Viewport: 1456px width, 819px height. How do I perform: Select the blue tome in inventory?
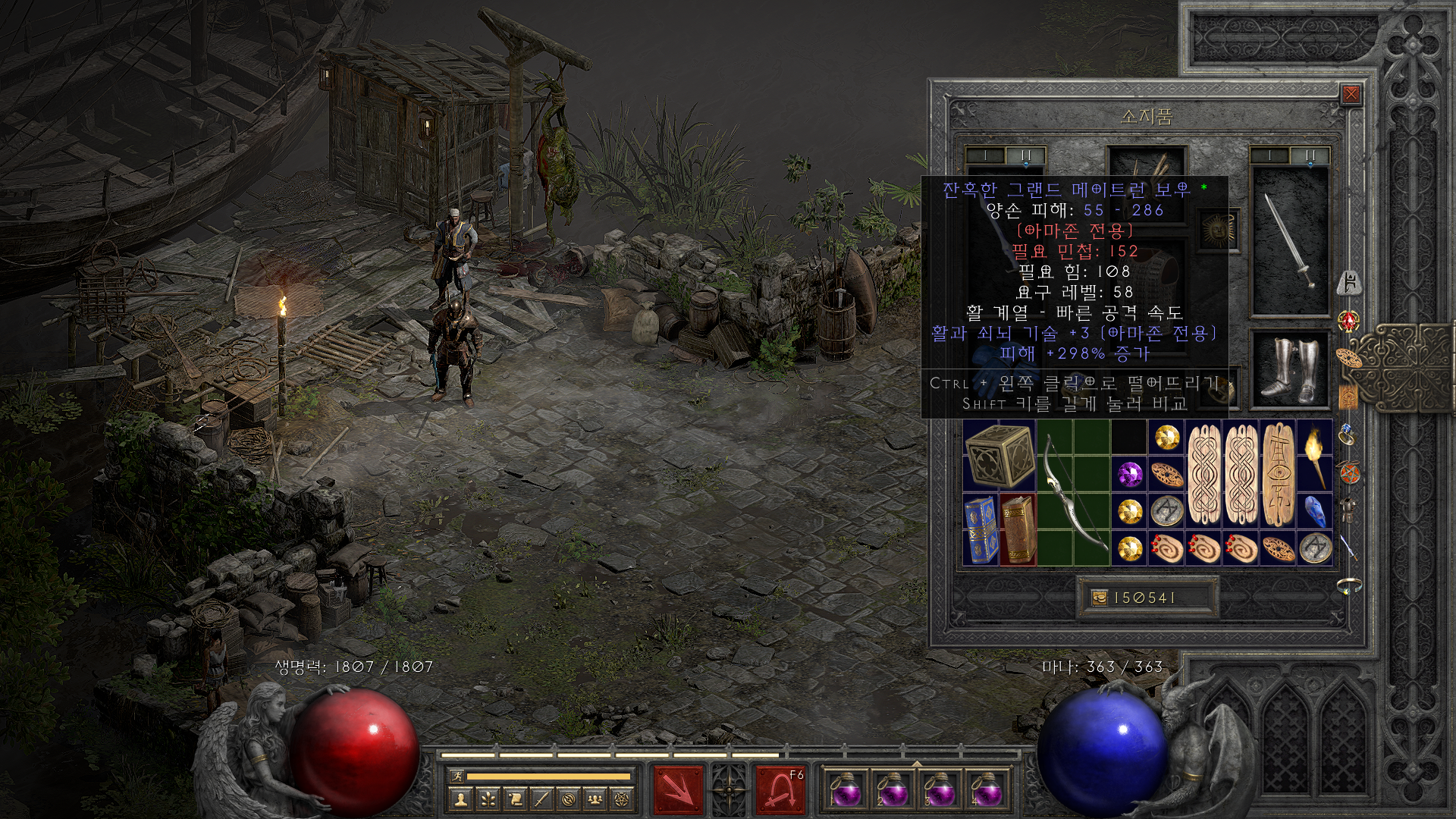coord(981,529)
